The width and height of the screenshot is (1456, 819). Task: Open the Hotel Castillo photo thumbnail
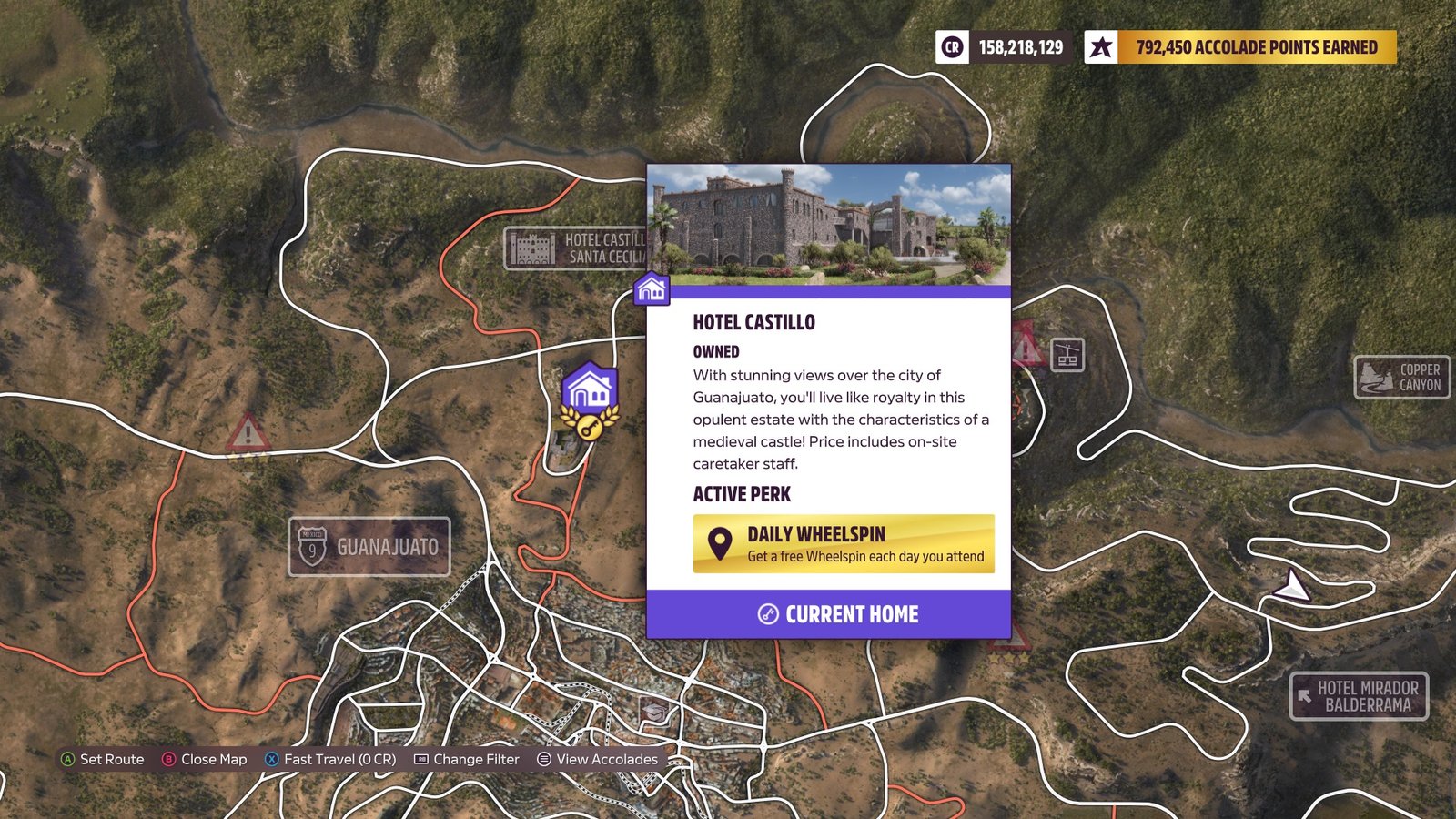click(x=828, y=225)
